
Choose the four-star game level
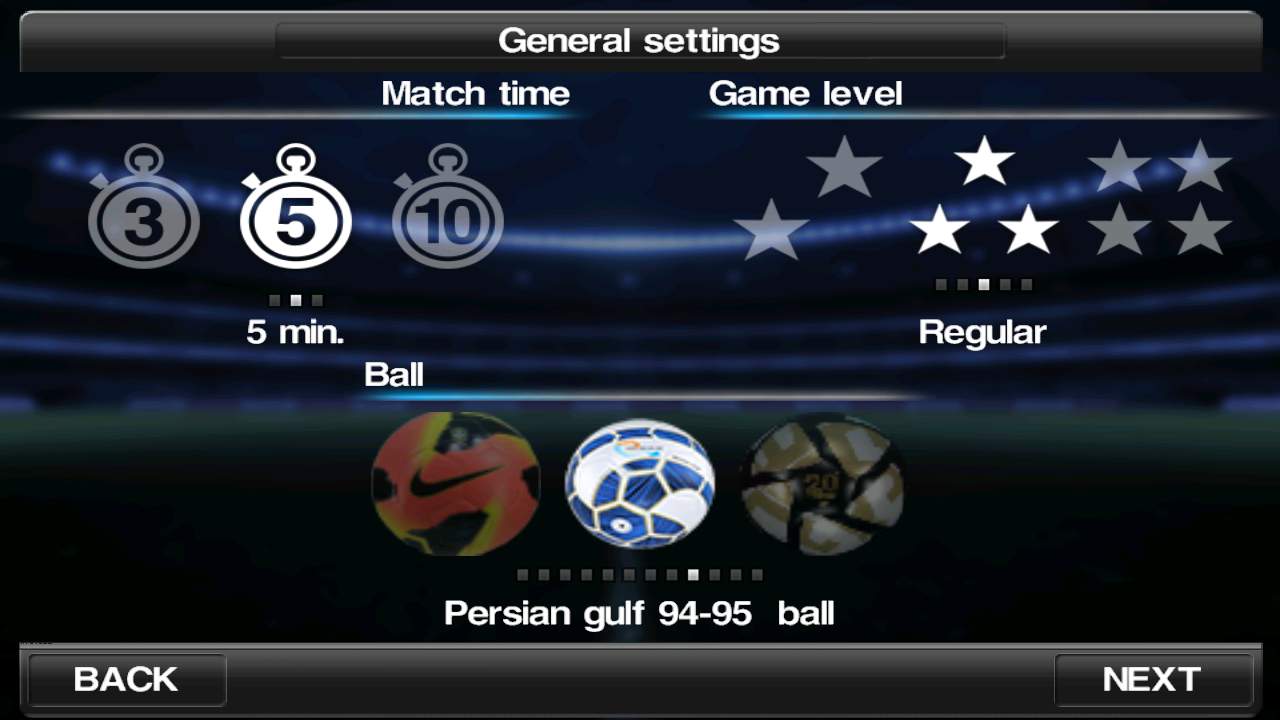tap(1160, 198)
